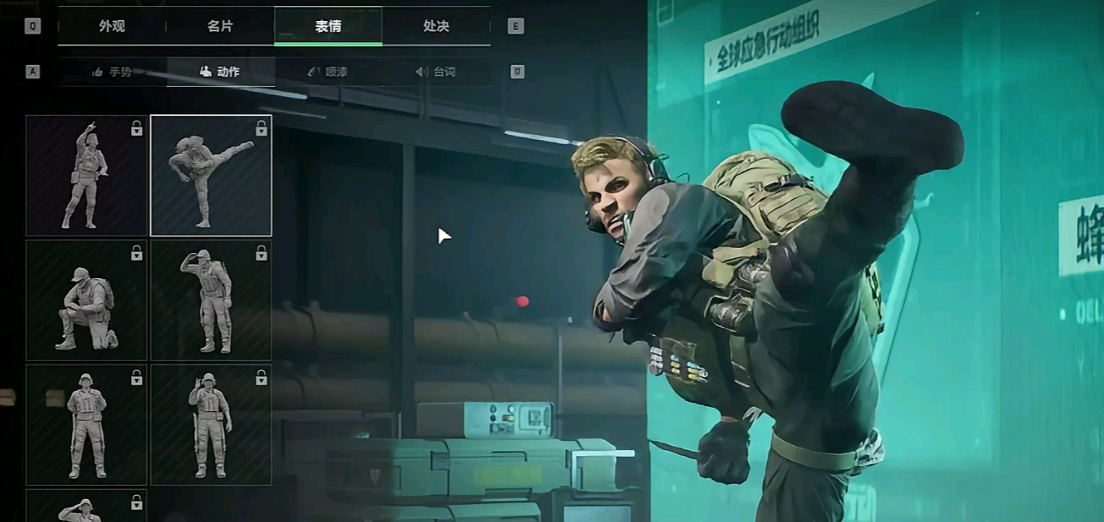The width and height of the screenshot is (1104, 522).
Task: Show the 手势 gestures sub-tab
Action: point(112,72)
